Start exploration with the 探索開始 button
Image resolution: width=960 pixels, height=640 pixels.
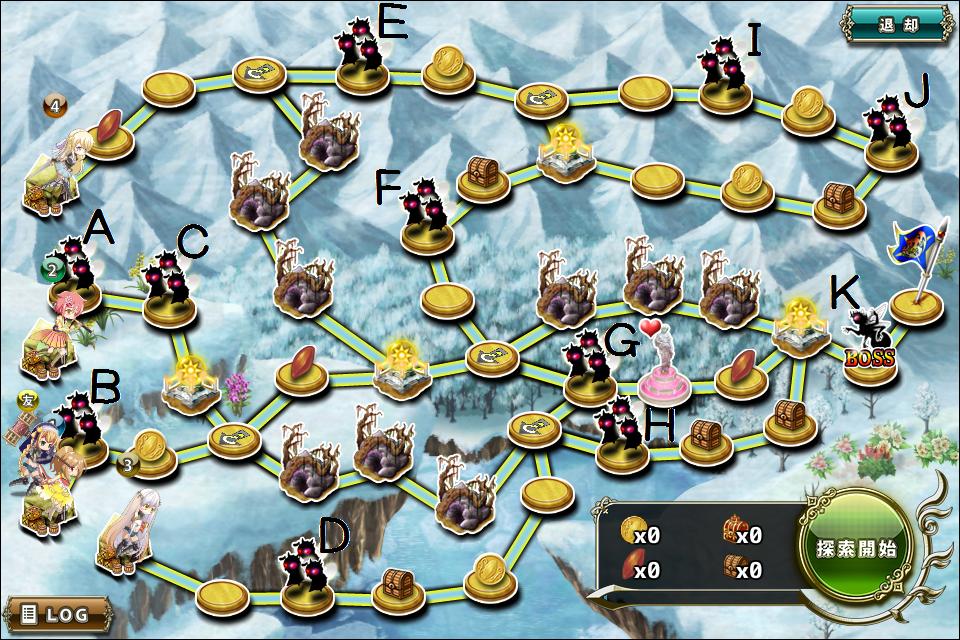pos(855,549)
